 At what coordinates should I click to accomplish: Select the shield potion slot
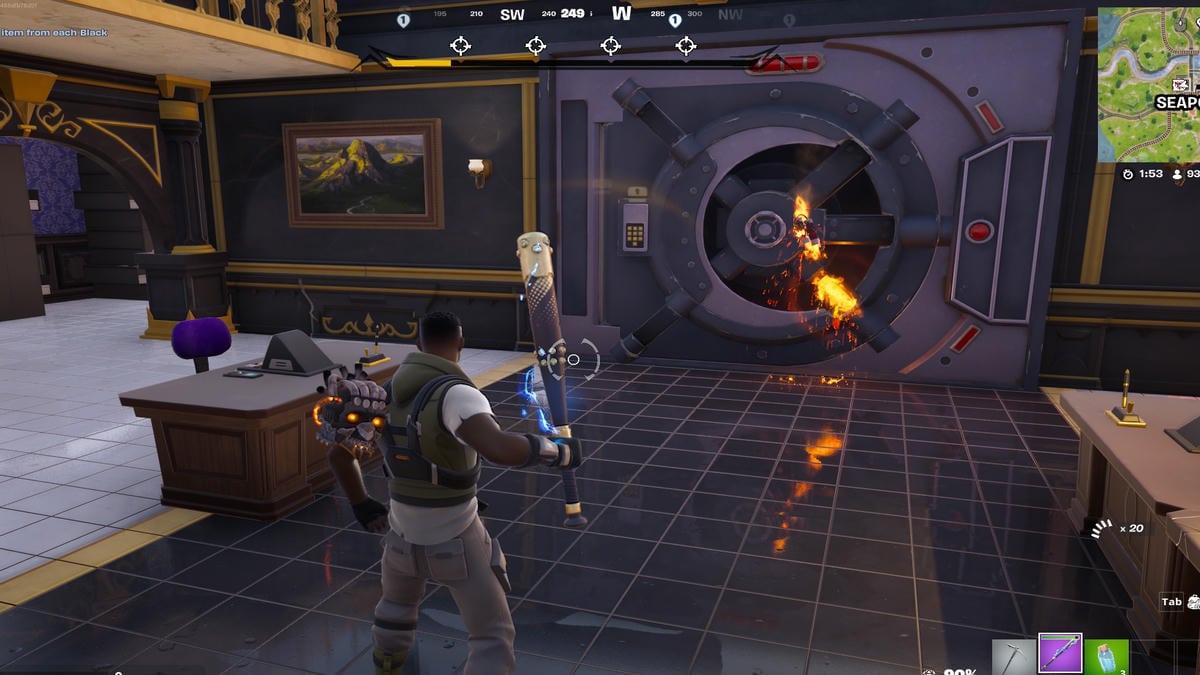click(1106, 657)
